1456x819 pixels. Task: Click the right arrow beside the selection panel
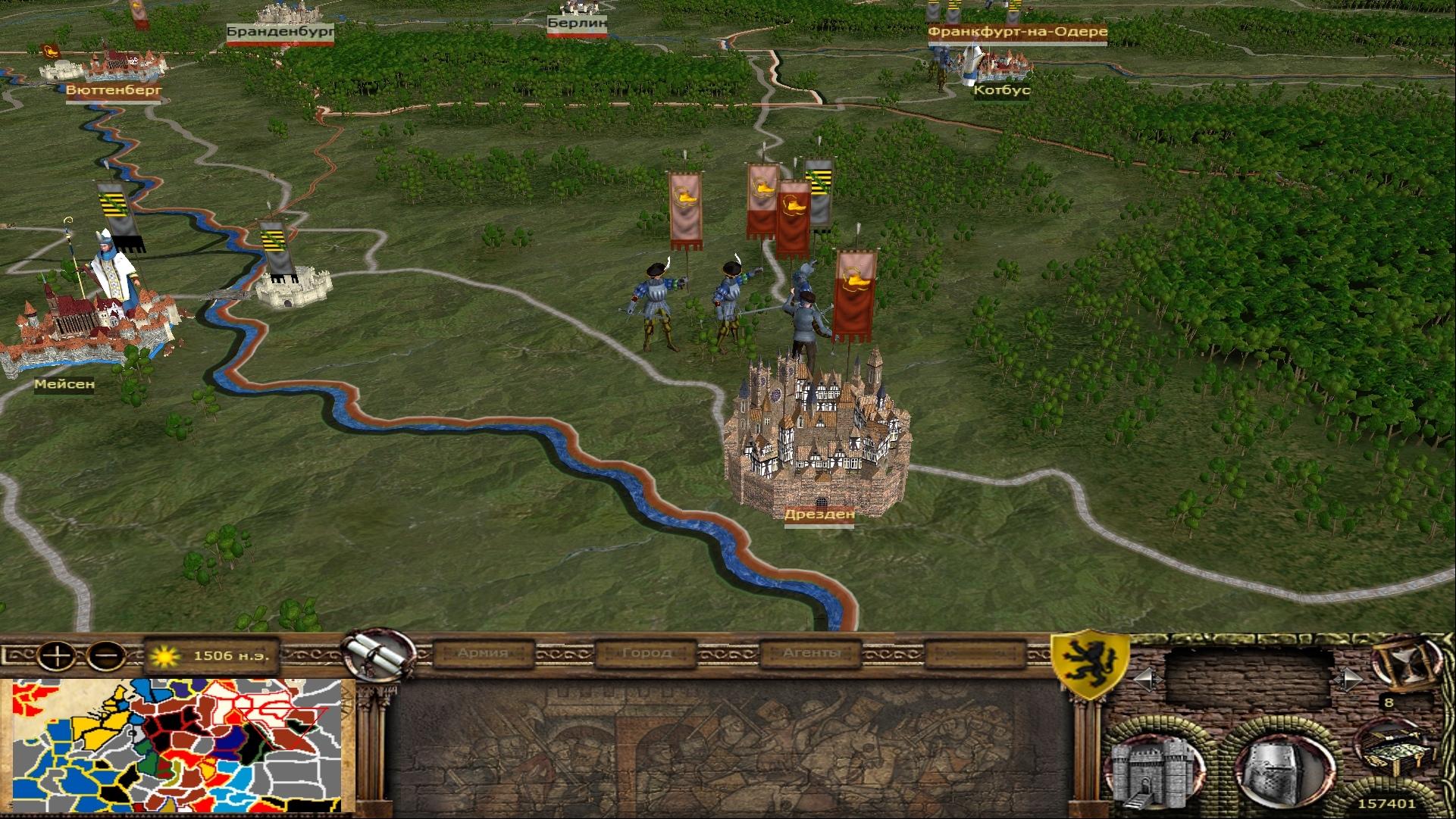[x=1348, y=679]
